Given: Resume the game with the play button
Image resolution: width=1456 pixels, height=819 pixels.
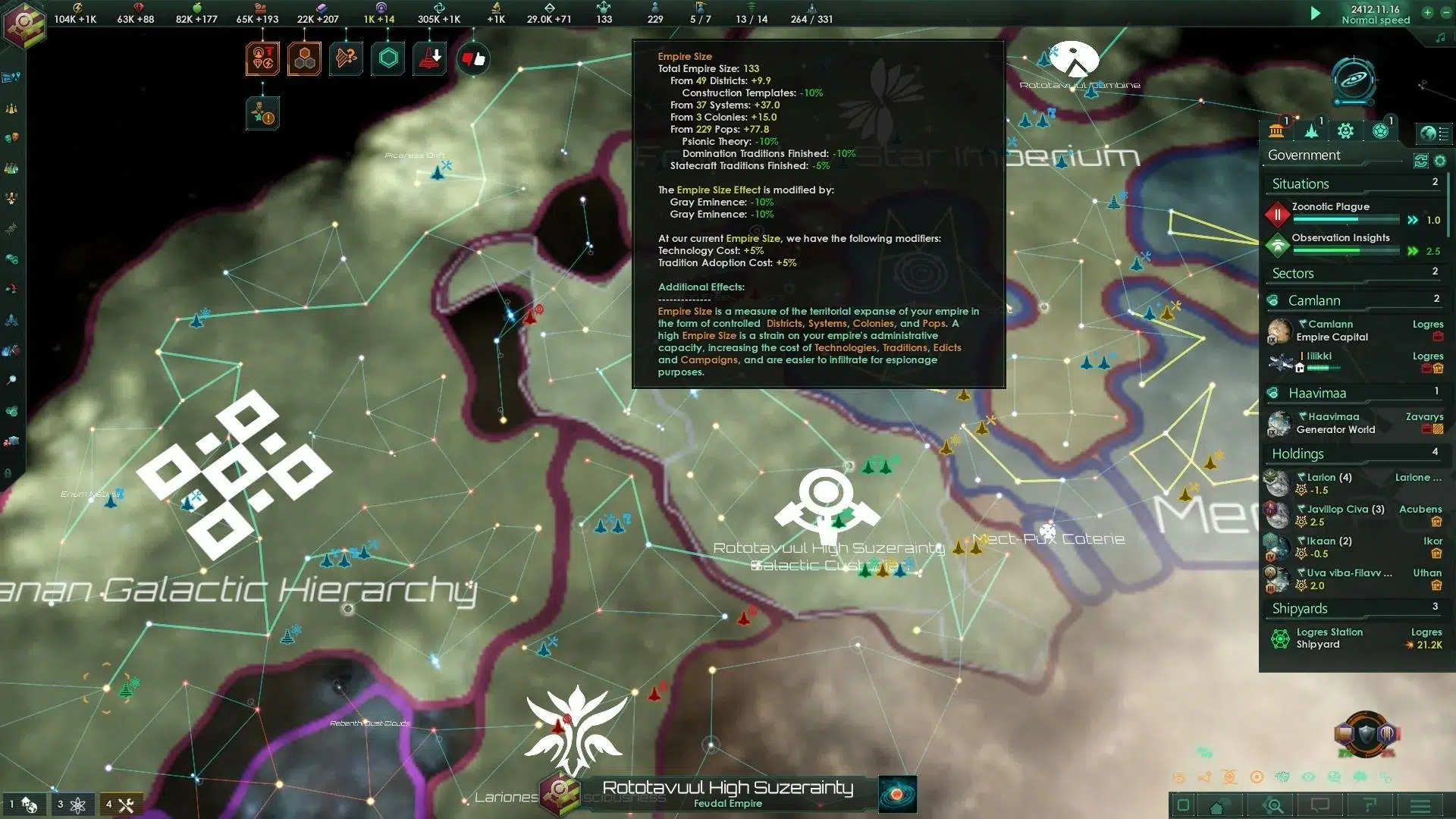Looking at the screenshot, I should pyautogui.click(x=1316, y=13).
